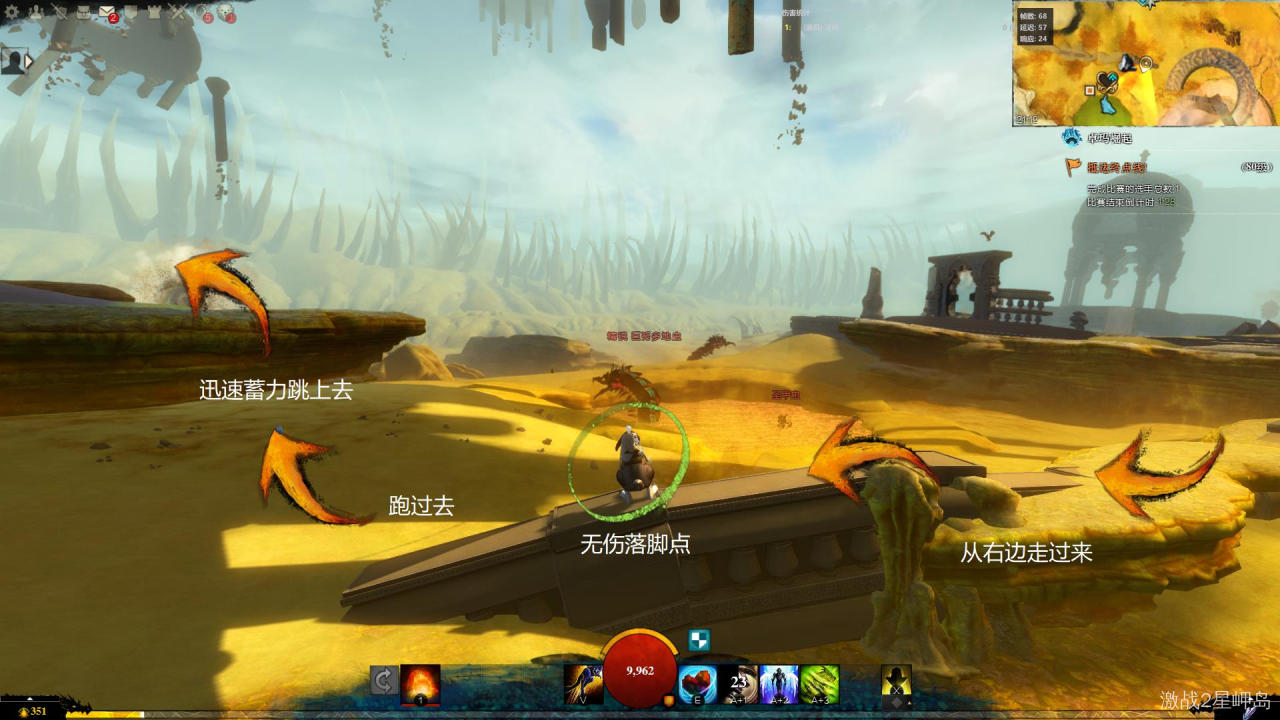Image resolution: width=1280 pixels, height=720 pixels.
Task: Activate the red rock skill marked E
Action: coord(697,683)
